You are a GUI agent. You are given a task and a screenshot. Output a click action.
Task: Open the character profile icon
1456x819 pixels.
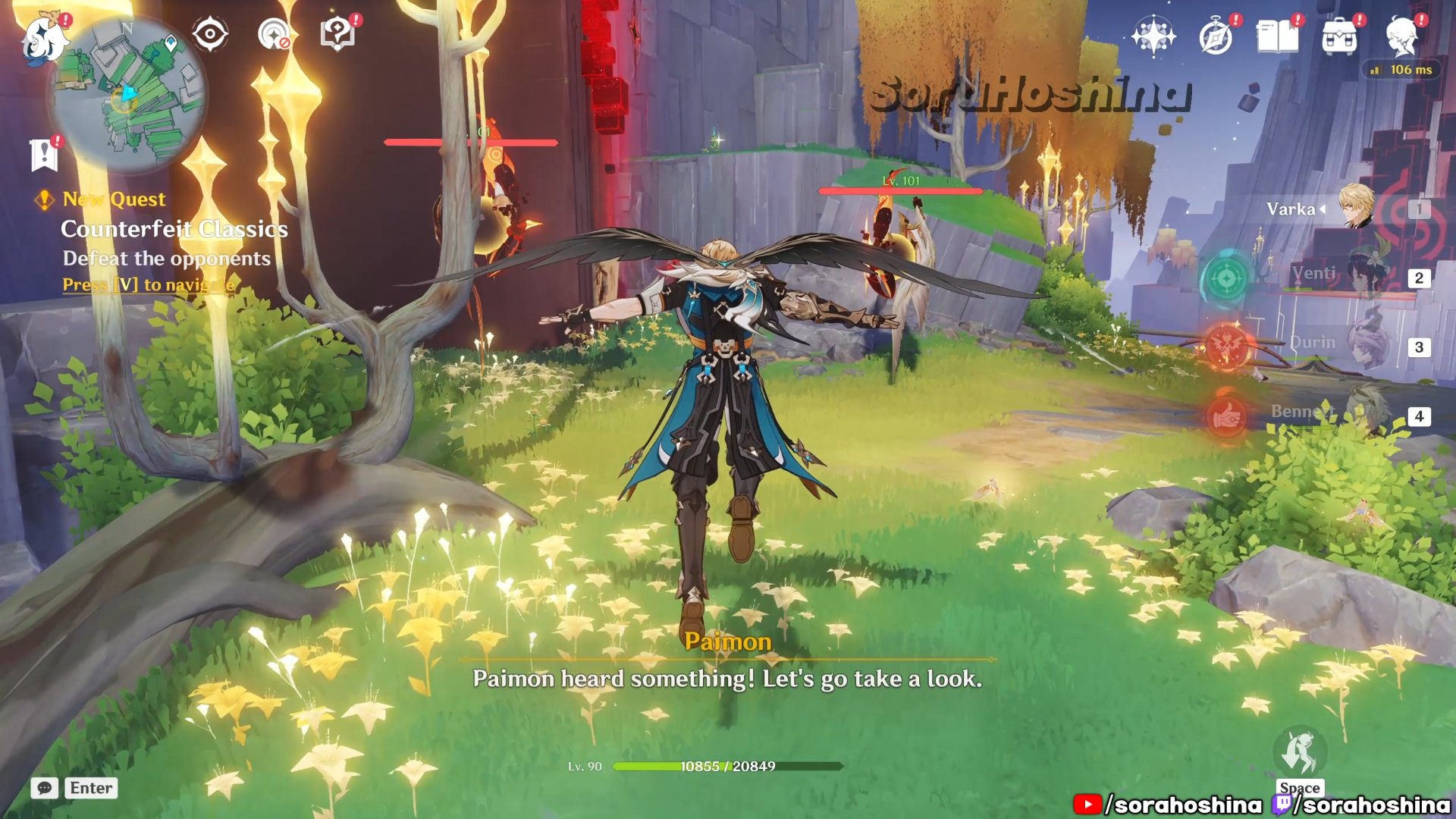[1401, 36]
